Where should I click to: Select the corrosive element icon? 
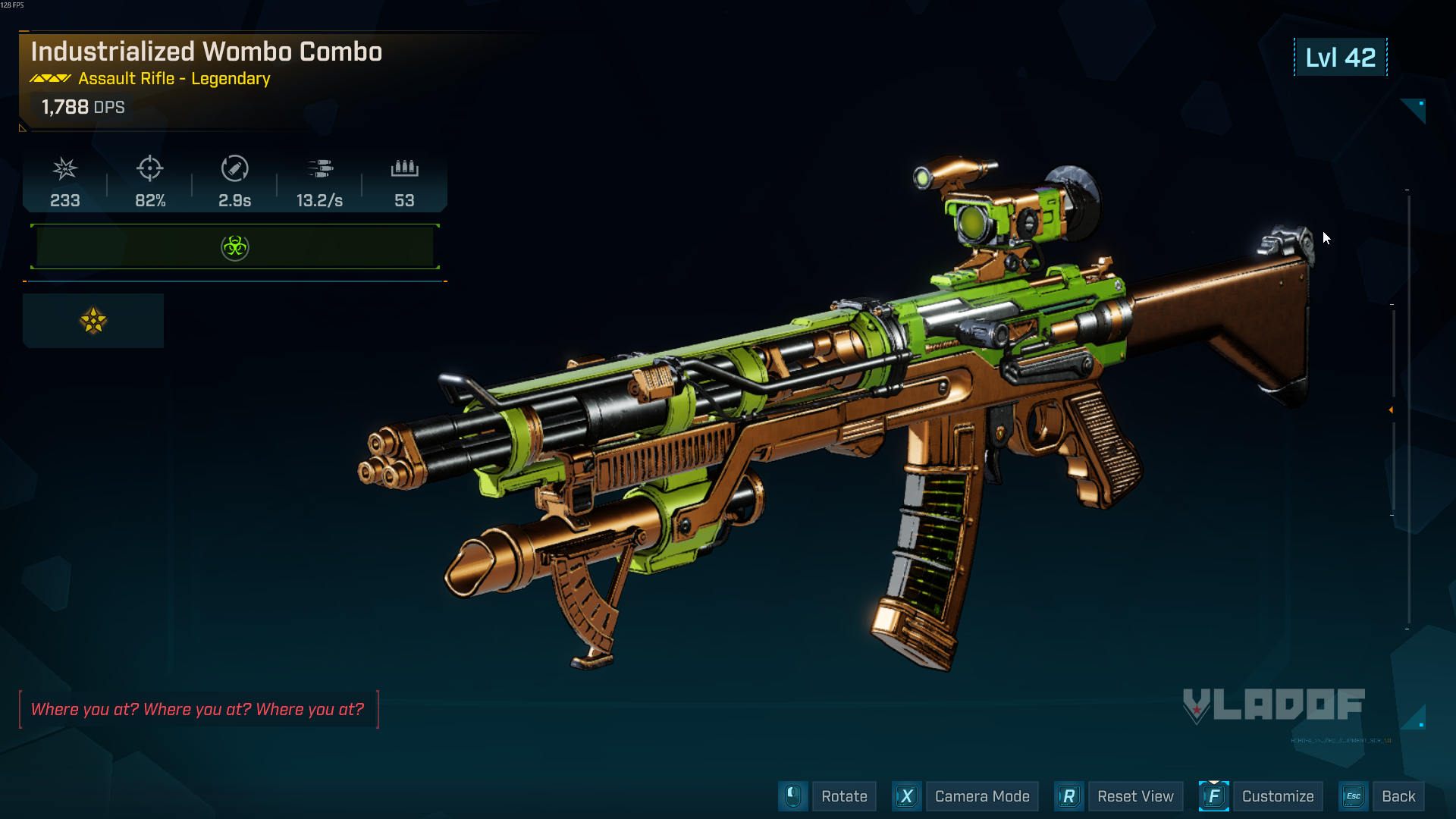click(235, 247)
